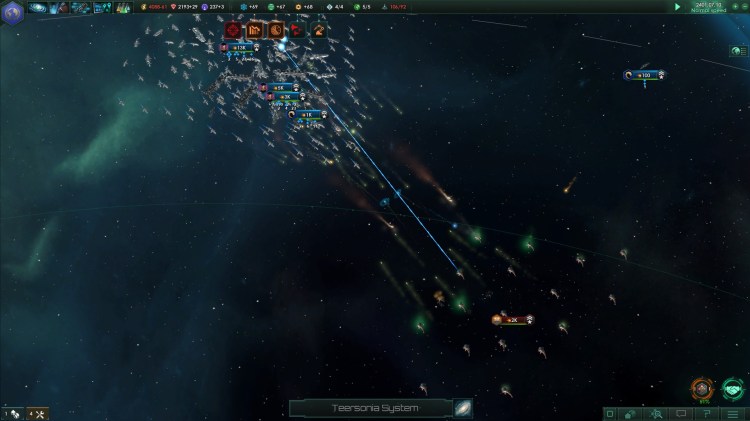Open the orange hexagon situation alert
Image resolution: width=750 pixels, height=421 pixels.
(x=702, y=387)
